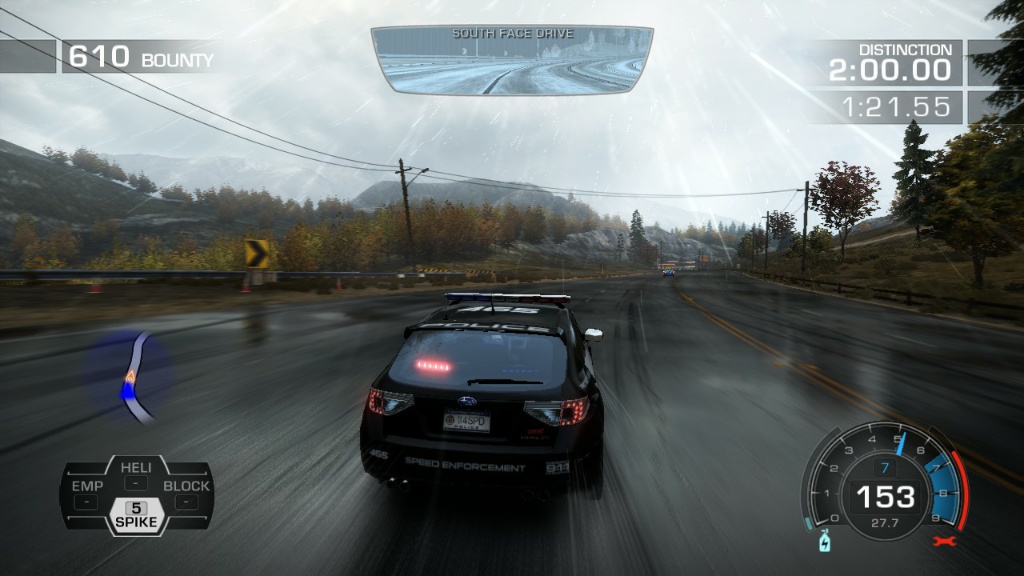Click the rear-view mirror display
This screenshot has height=576, width=1024.
[x=511, y=60]
